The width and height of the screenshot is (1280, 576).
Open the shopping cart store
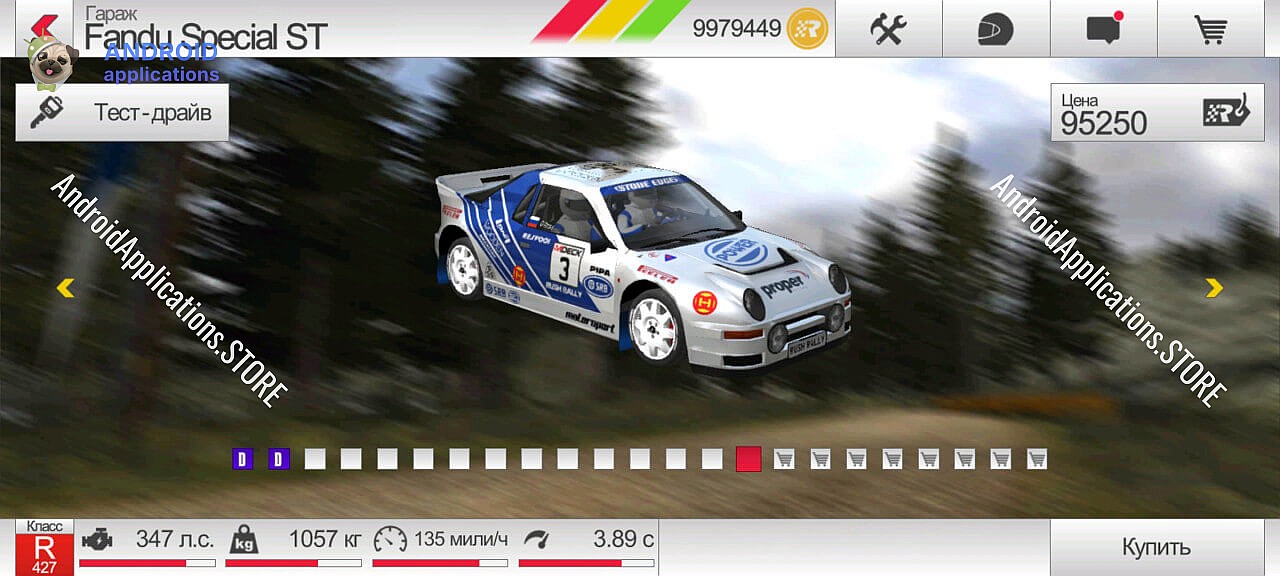tap(1211, 29)
